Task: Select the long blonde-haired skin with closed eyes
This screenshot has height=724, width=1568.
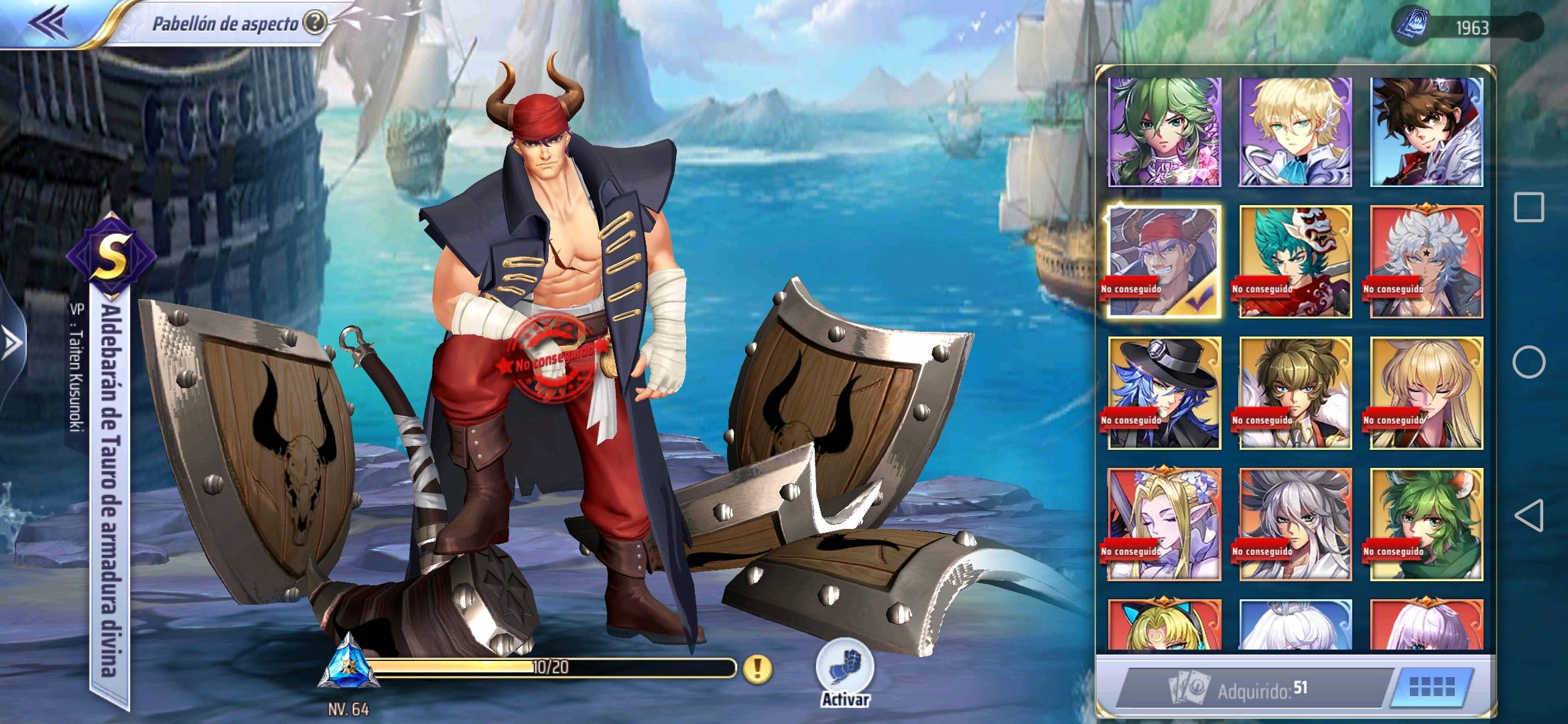Action: pyautogui.click(x=1427, y=393)
